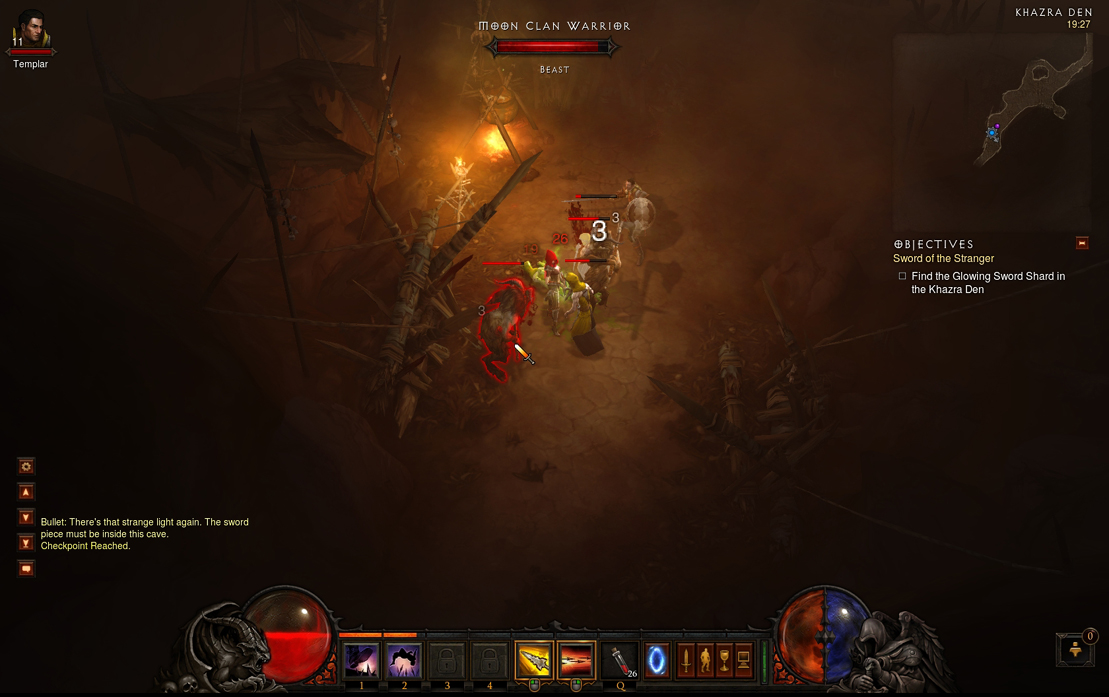The width and height of the screenshot is (1109, 697).
Task: Collapse the Objectives tracker
Action: (1081, 243)
